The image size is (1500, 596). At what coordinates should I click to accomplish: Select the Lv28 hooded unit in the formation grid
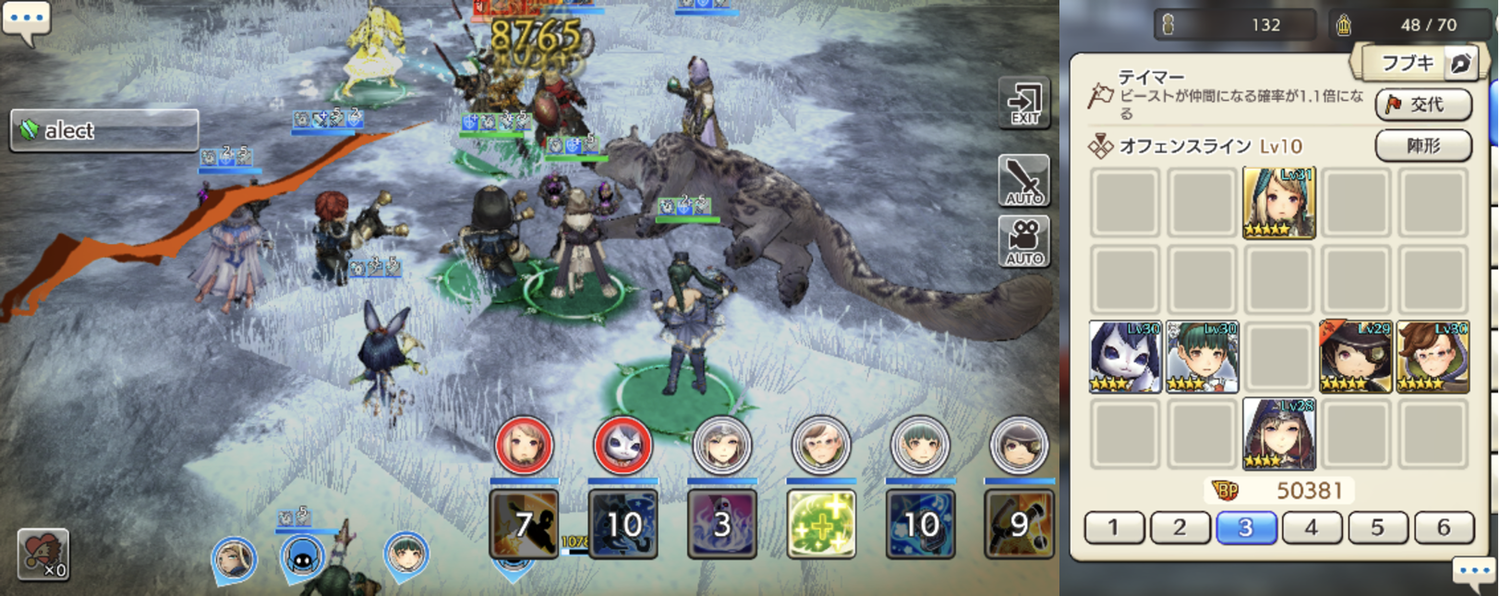coord(1279,434)
